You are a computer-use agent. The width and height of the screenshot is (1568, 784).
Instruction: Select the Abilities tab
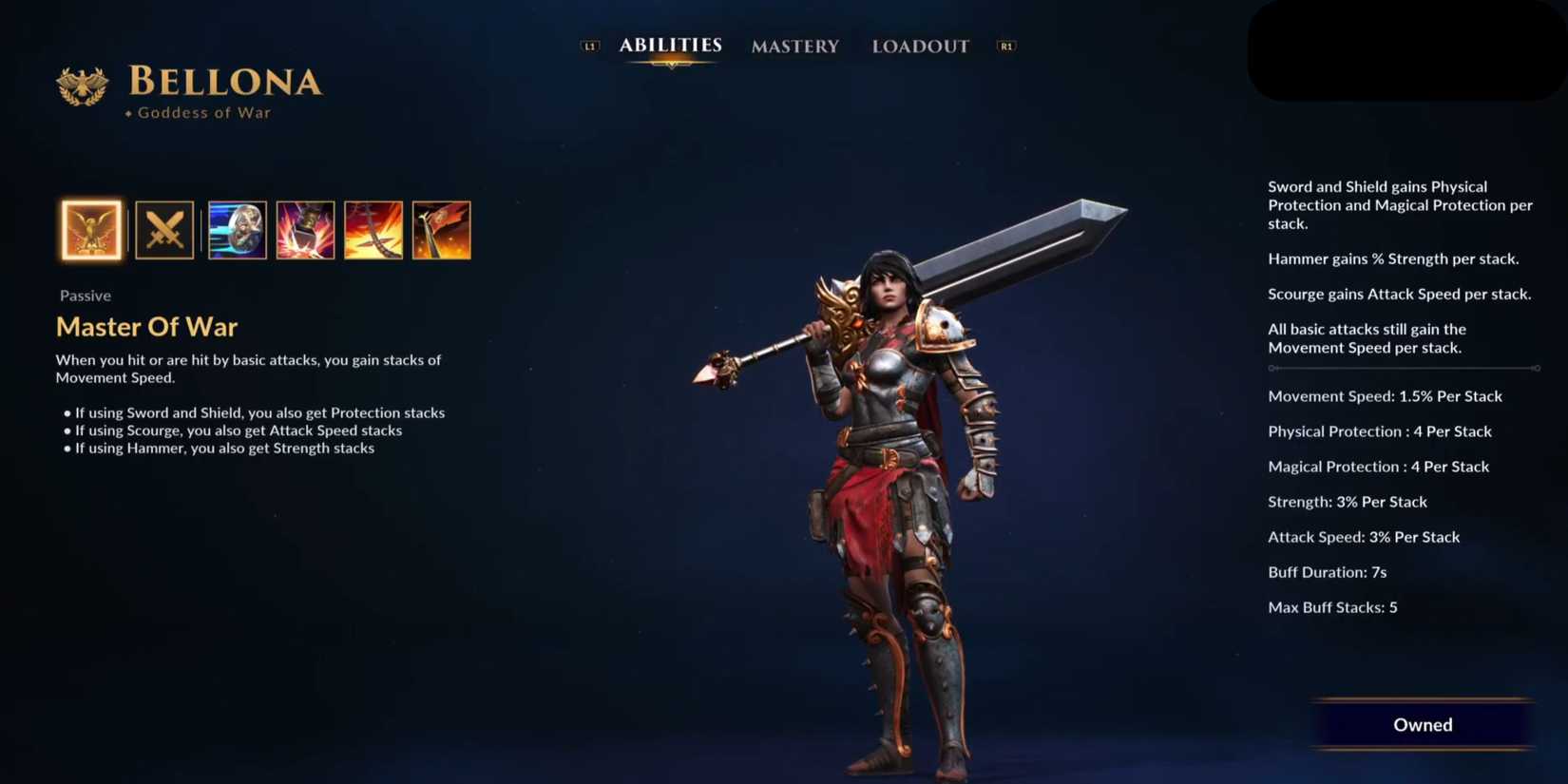point(670,44)
